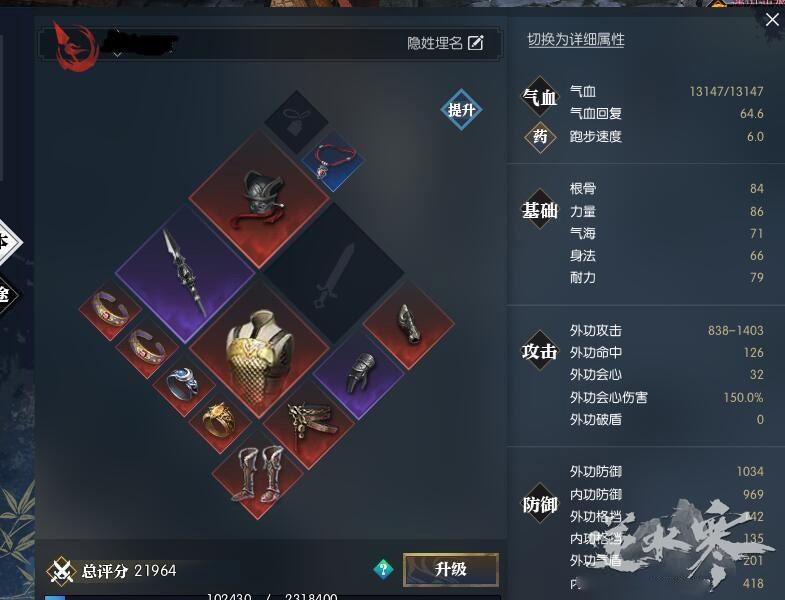Select the 防御 defense stats category

pyautogui.click(x=540, y=505)
